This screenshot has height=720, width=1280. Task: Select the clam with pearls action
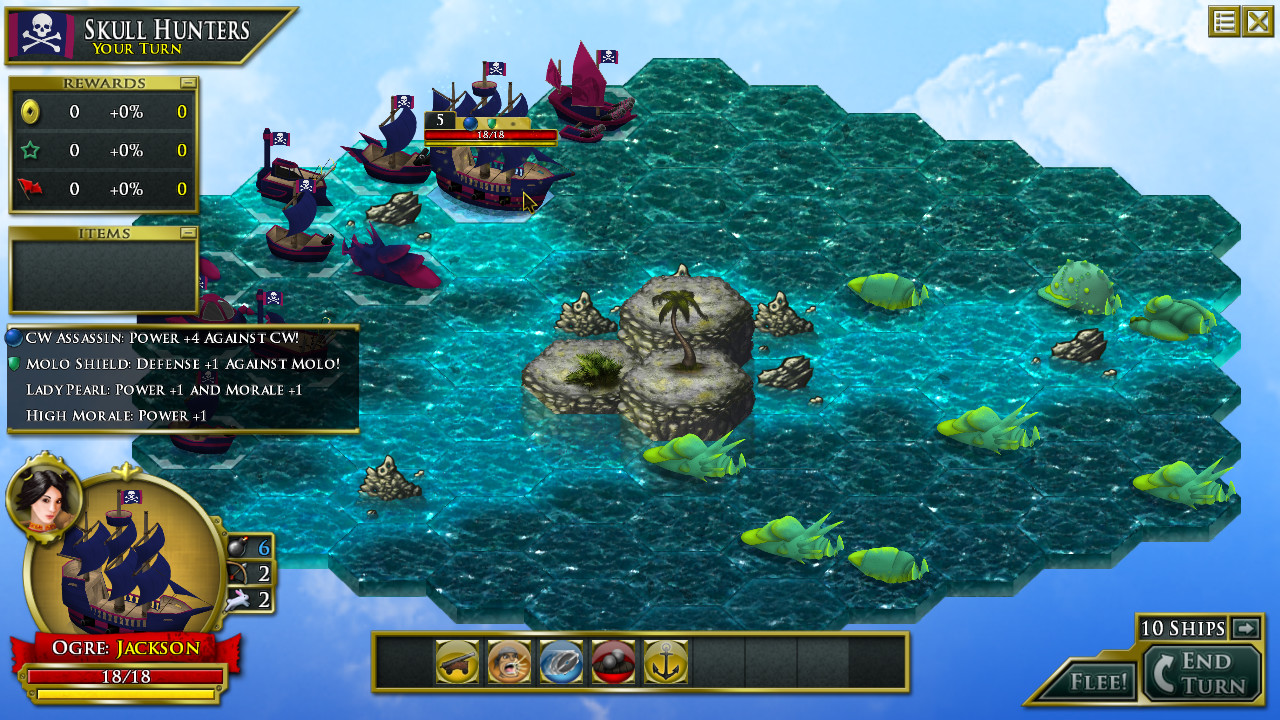[613, 661]
